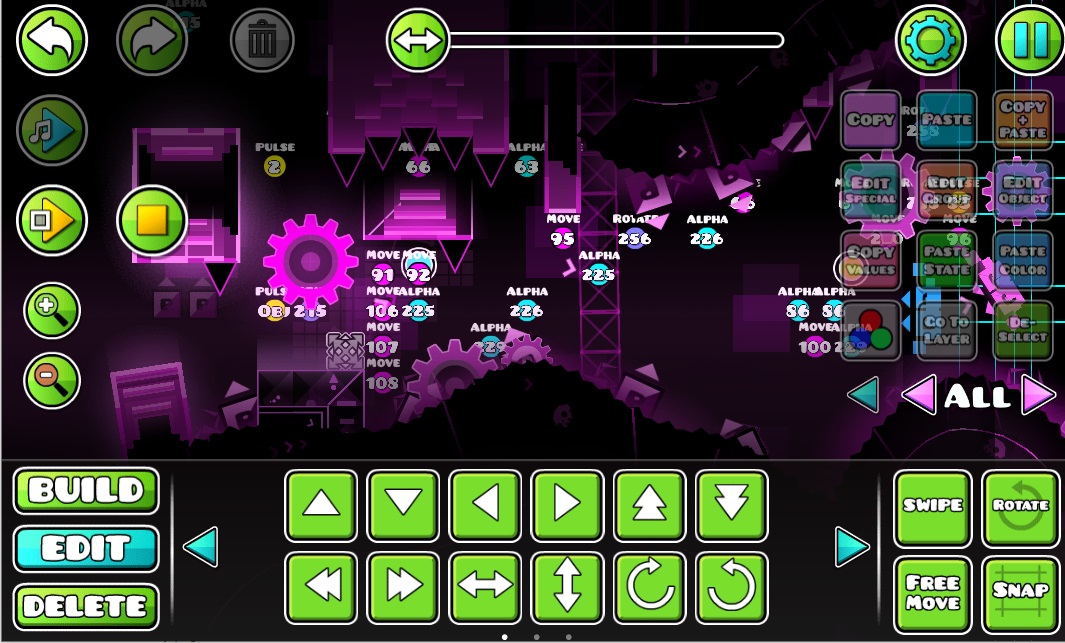Start playtesting the level
This screenshot has width=1065, height=643.
52,219
